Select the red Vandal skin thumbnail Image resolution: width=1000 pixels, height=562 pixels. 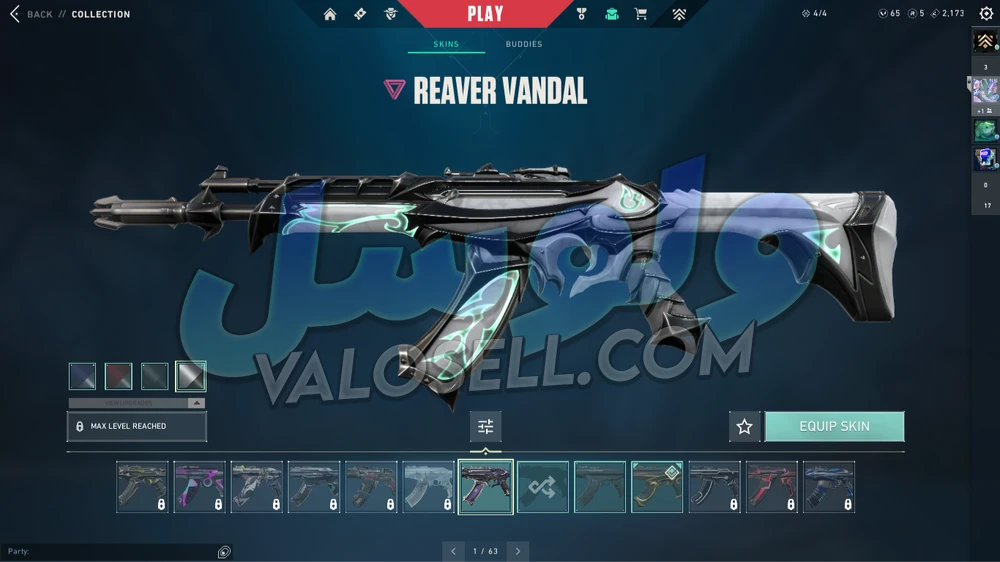[x=771, y=487]
